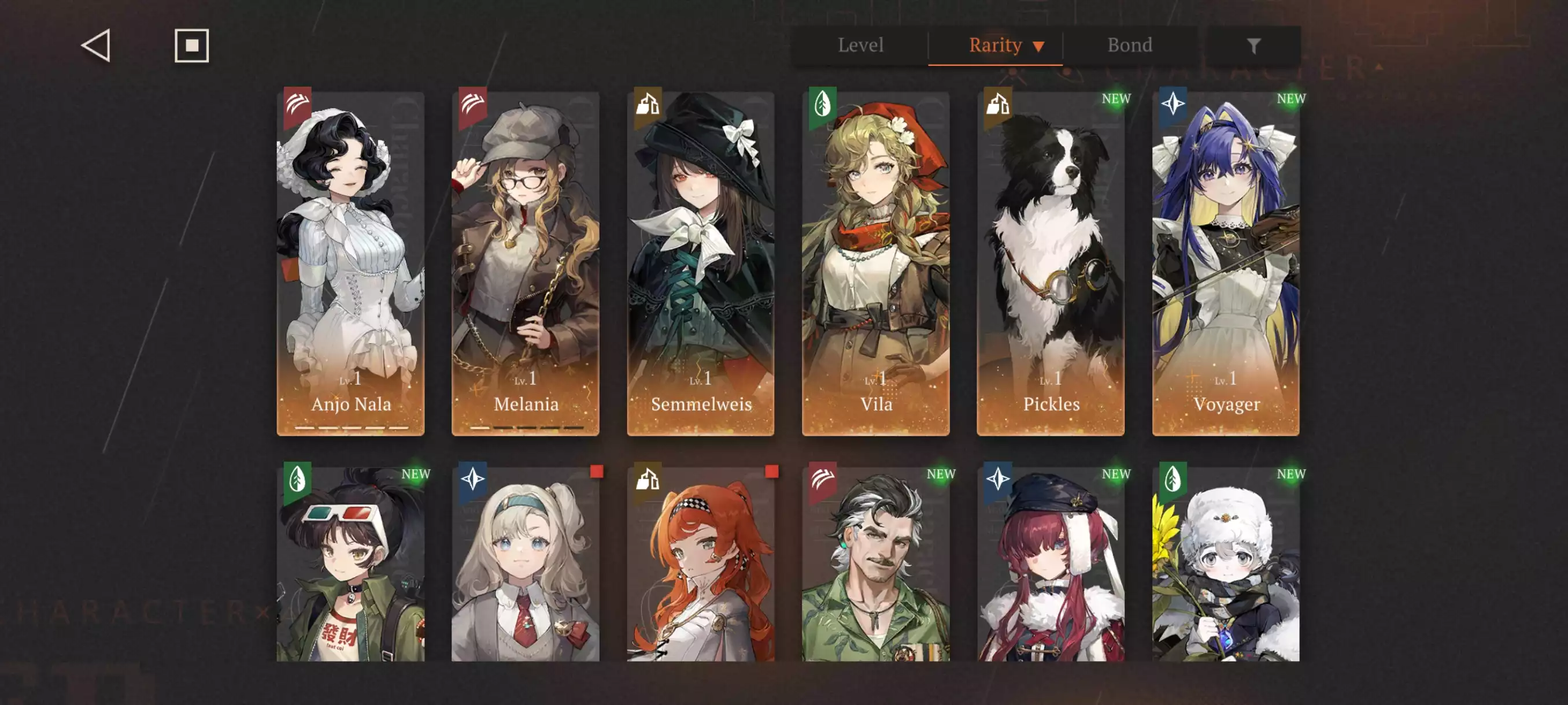Choose the character in white fur hat

click(1225, 563)
